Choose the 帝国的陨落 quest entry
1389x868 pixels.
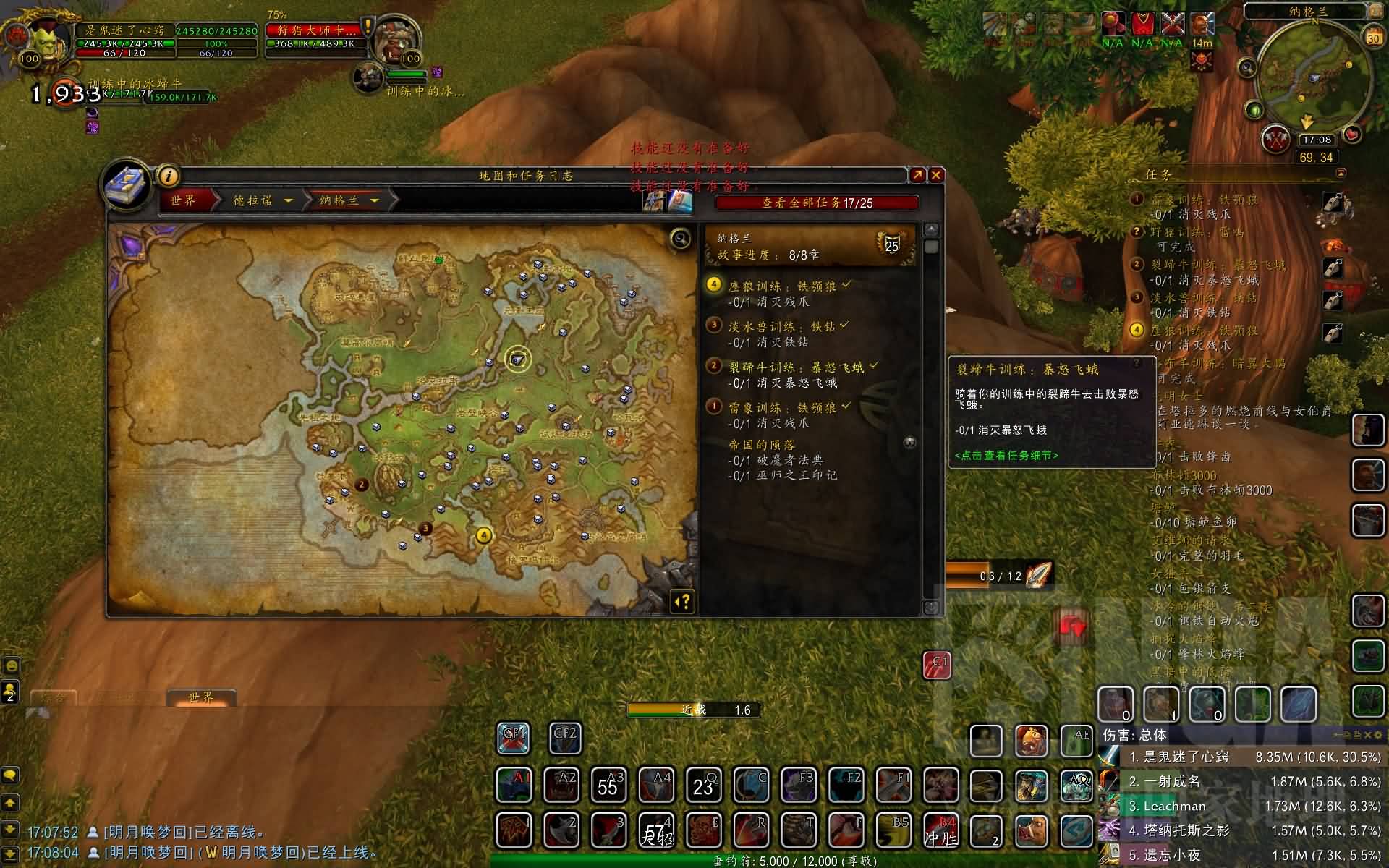761,445
